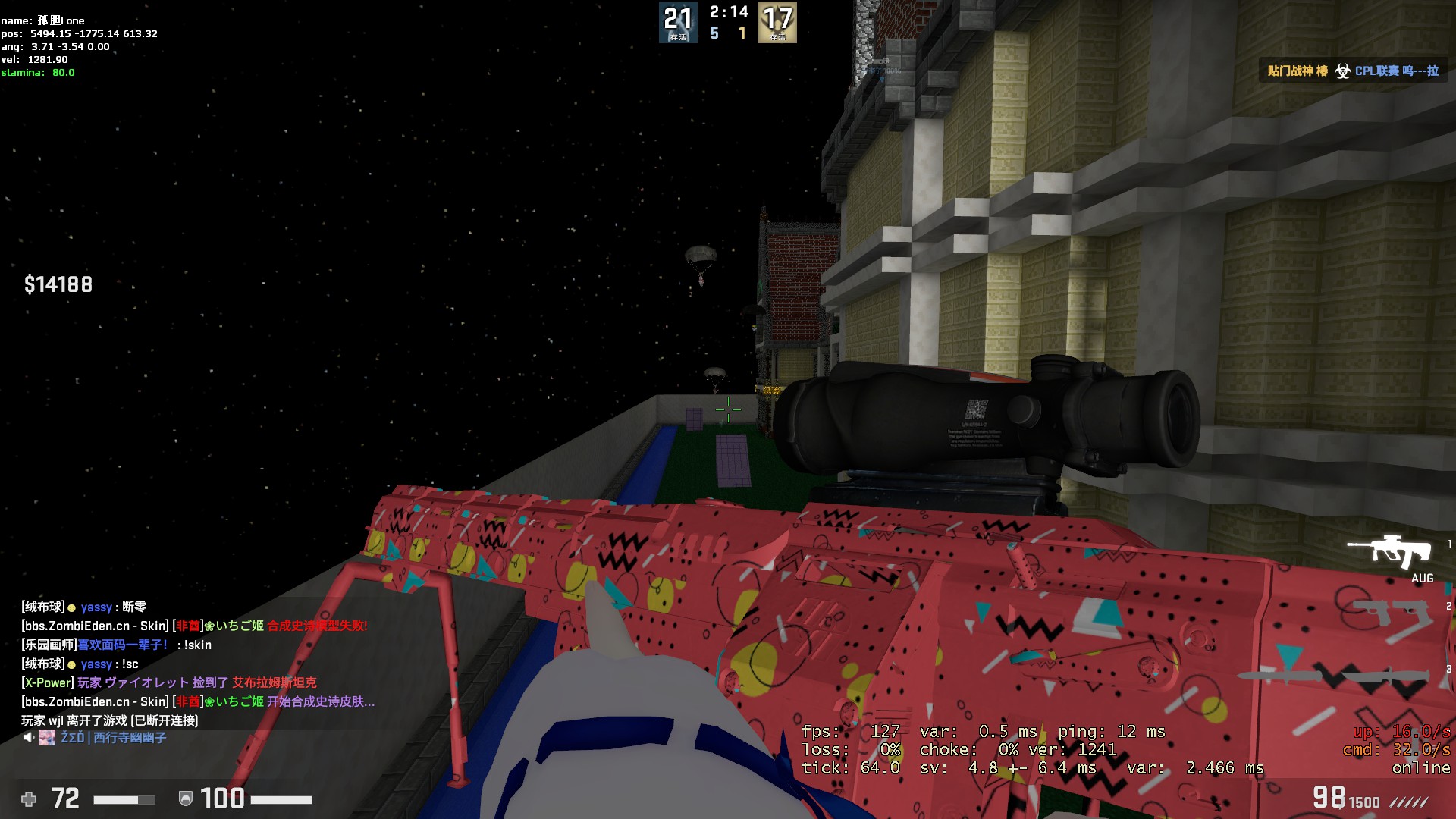The width and height of the screenshot is (1456, 819).
Task: Click the green health bar beside 72
Action: click(x=121, y=799)
